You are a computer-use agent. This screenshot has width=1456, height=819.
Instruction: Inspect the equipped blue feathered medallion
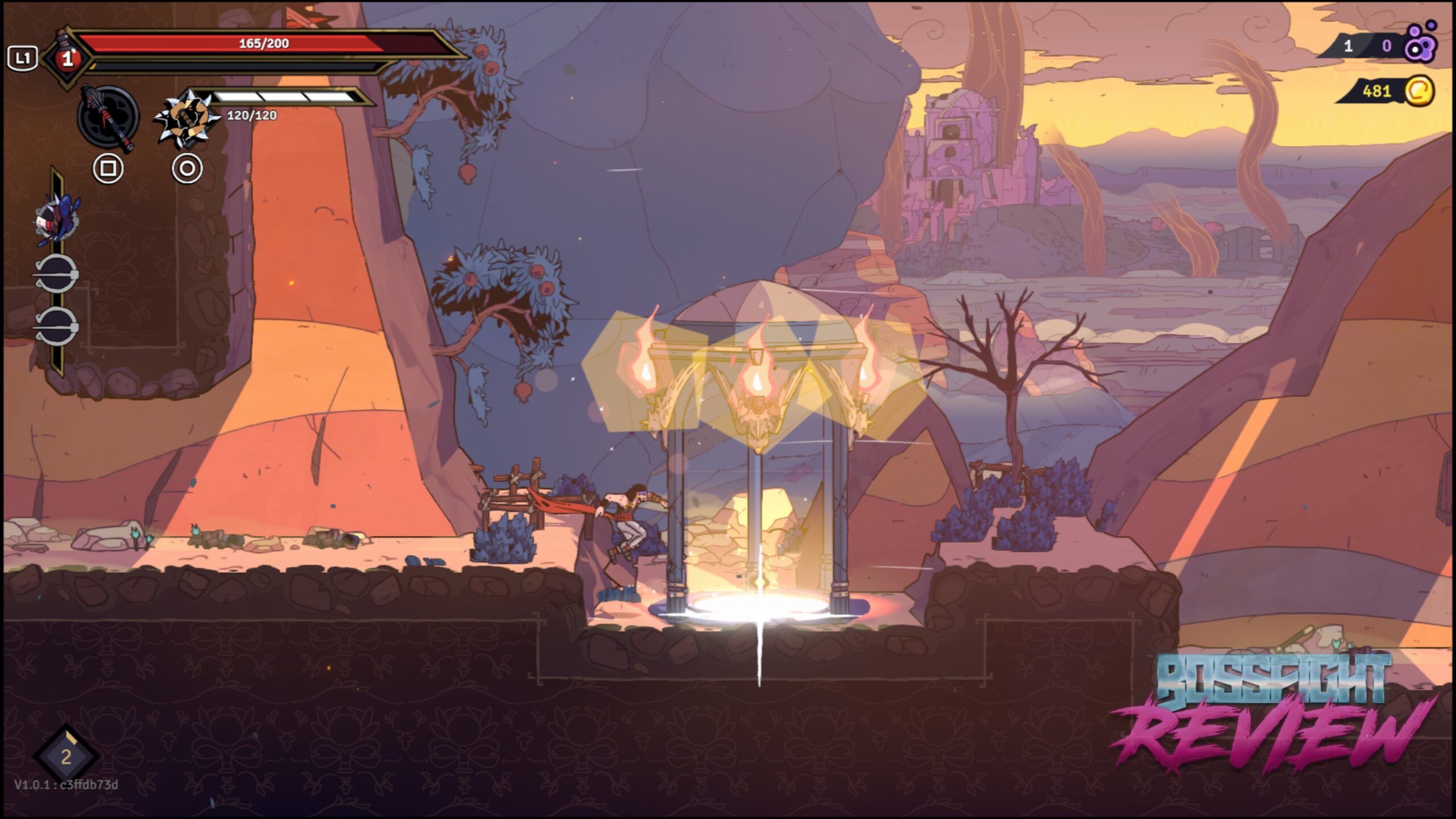(57, 220)
